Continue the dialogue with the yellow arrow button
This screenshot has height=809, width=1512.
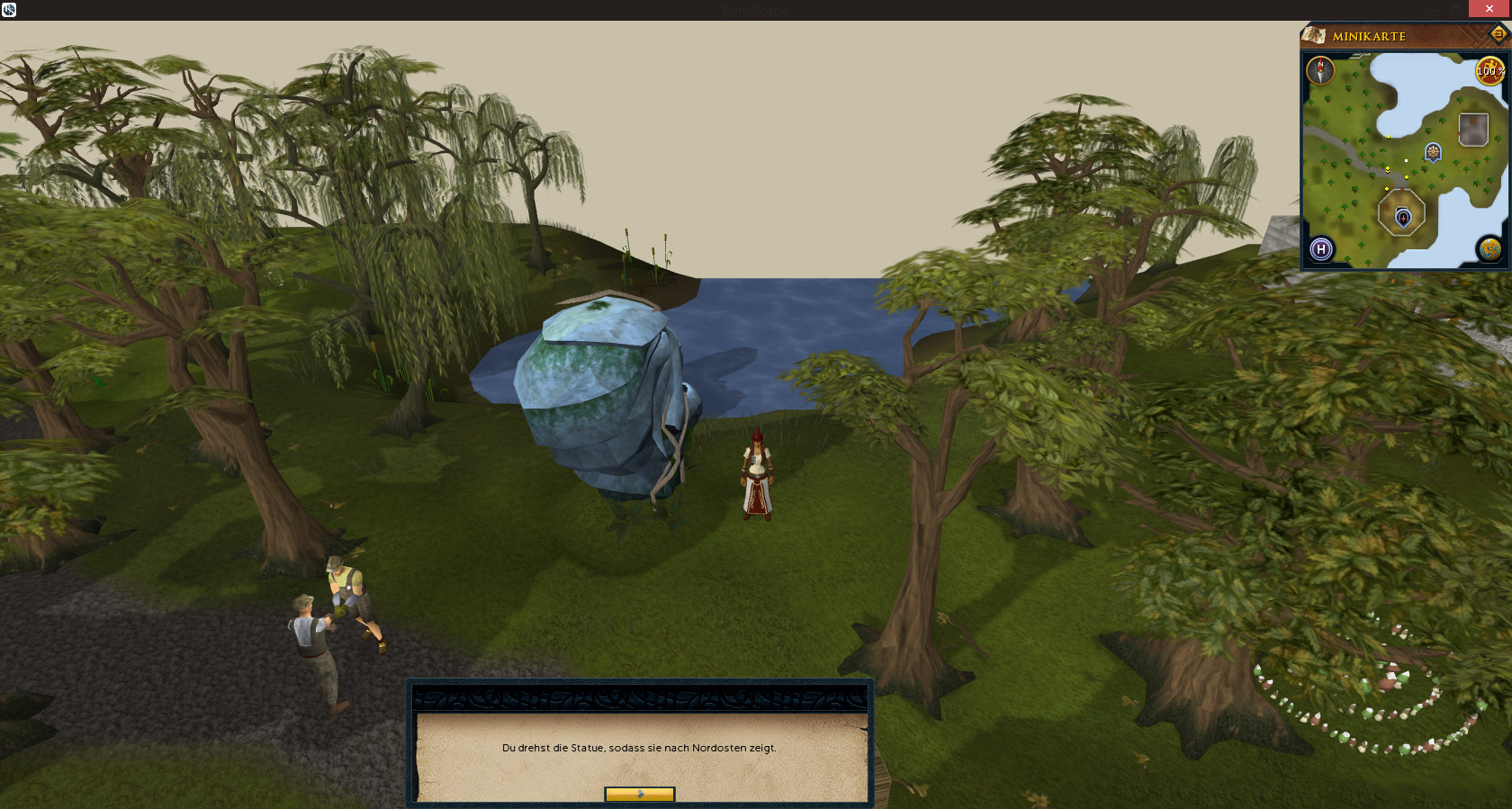click(639, 794)
